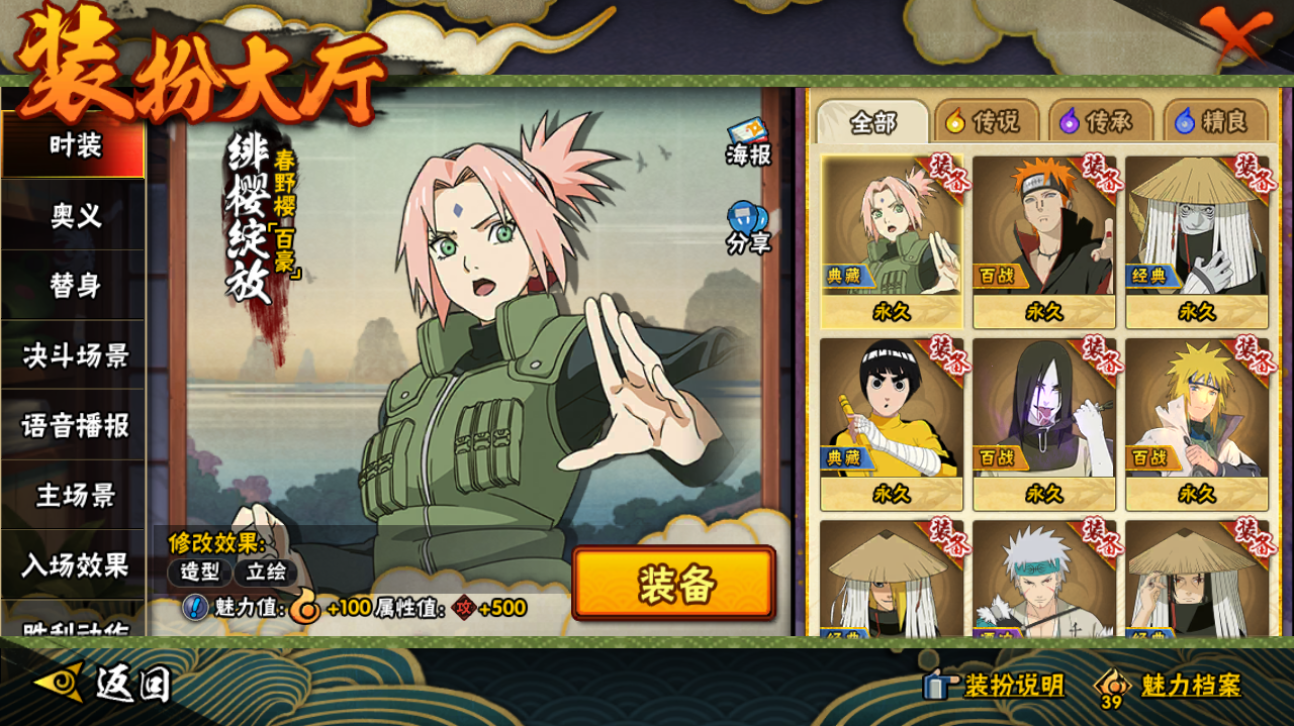This screenshot has height=726, width=1294.
Task: Click the orange 装备 equip button
Action: (674, 584)
